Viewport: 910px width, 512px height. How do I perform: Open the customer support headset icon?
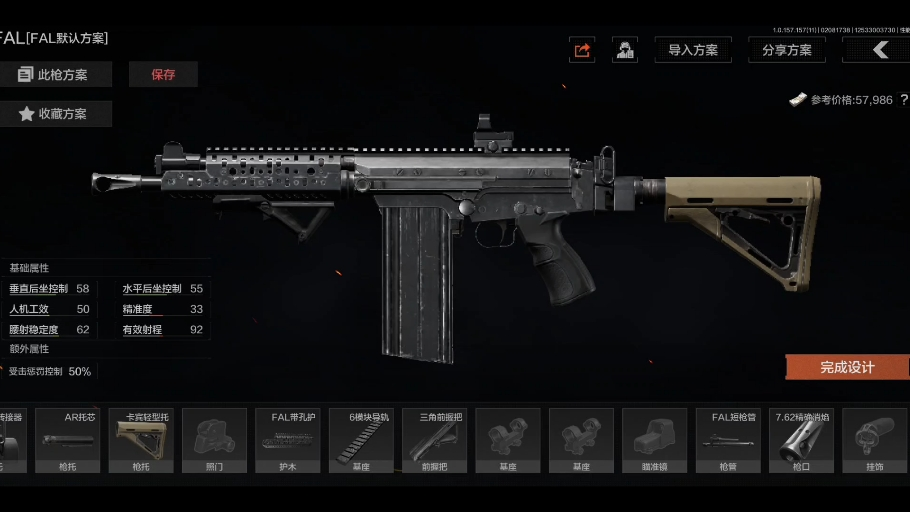click(x=626, y=50)
